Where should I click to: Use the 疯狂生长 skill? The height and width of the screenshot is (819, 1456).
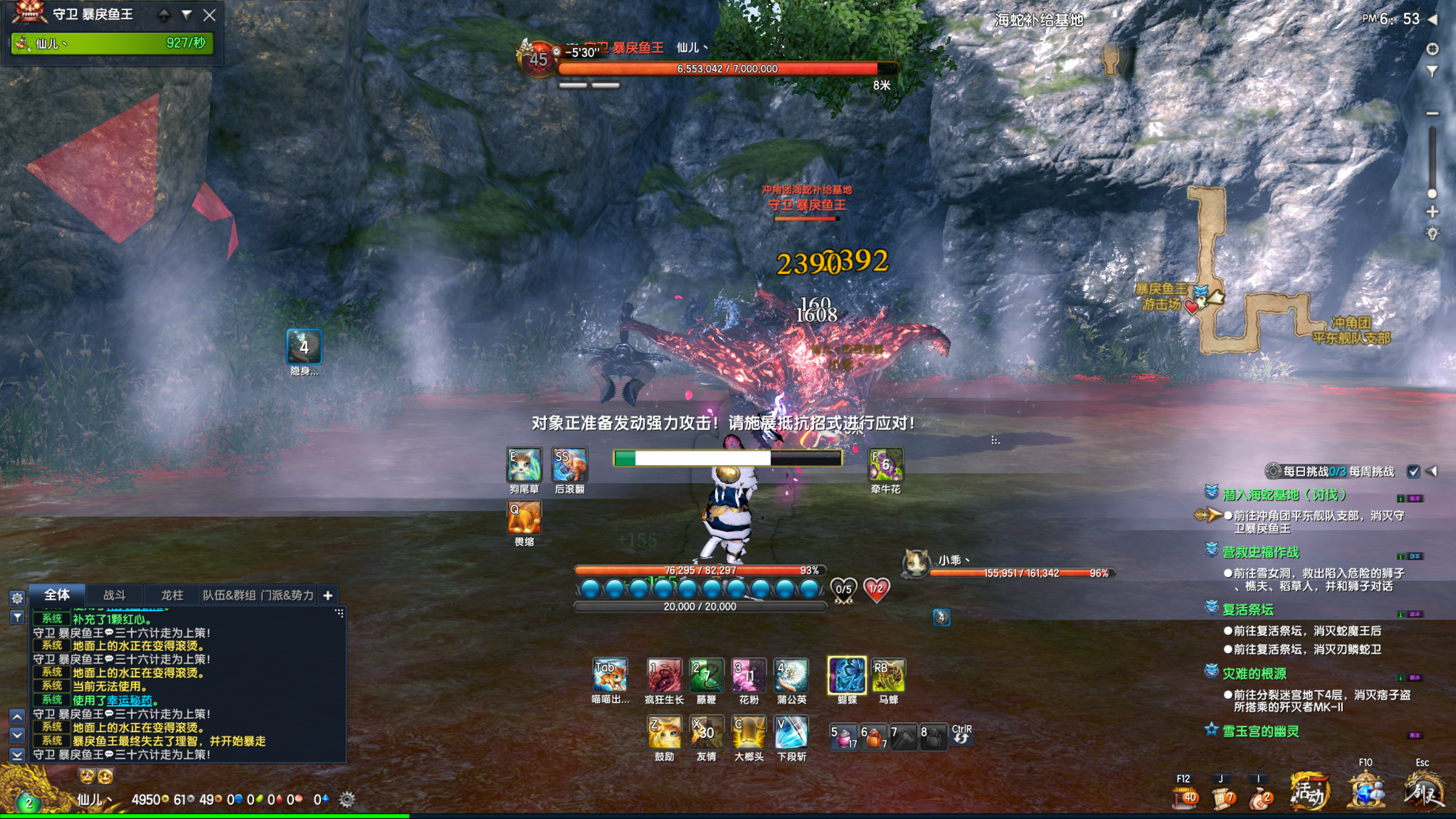(664, 675)
